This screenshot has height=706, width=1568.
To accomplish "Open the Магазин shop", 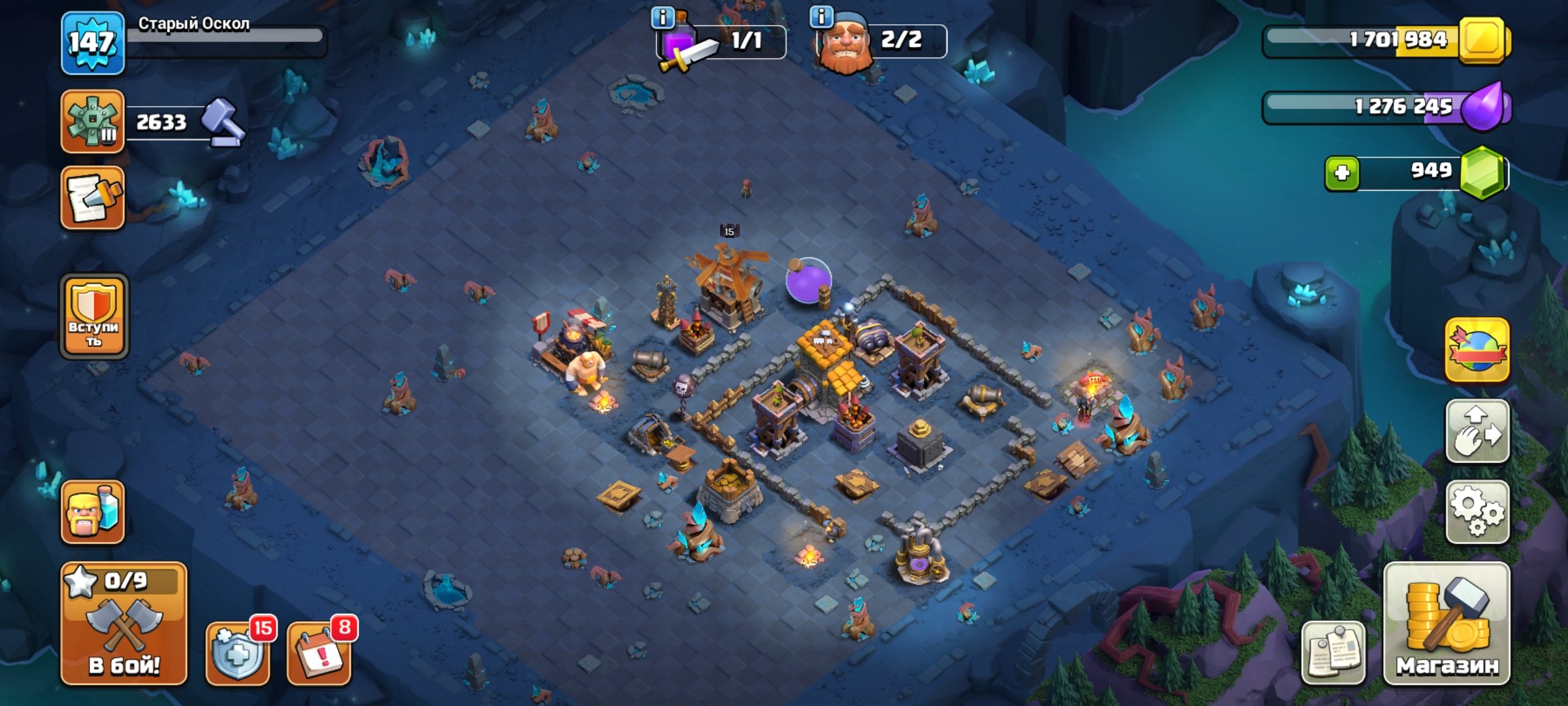I will tap(1447, 624).
